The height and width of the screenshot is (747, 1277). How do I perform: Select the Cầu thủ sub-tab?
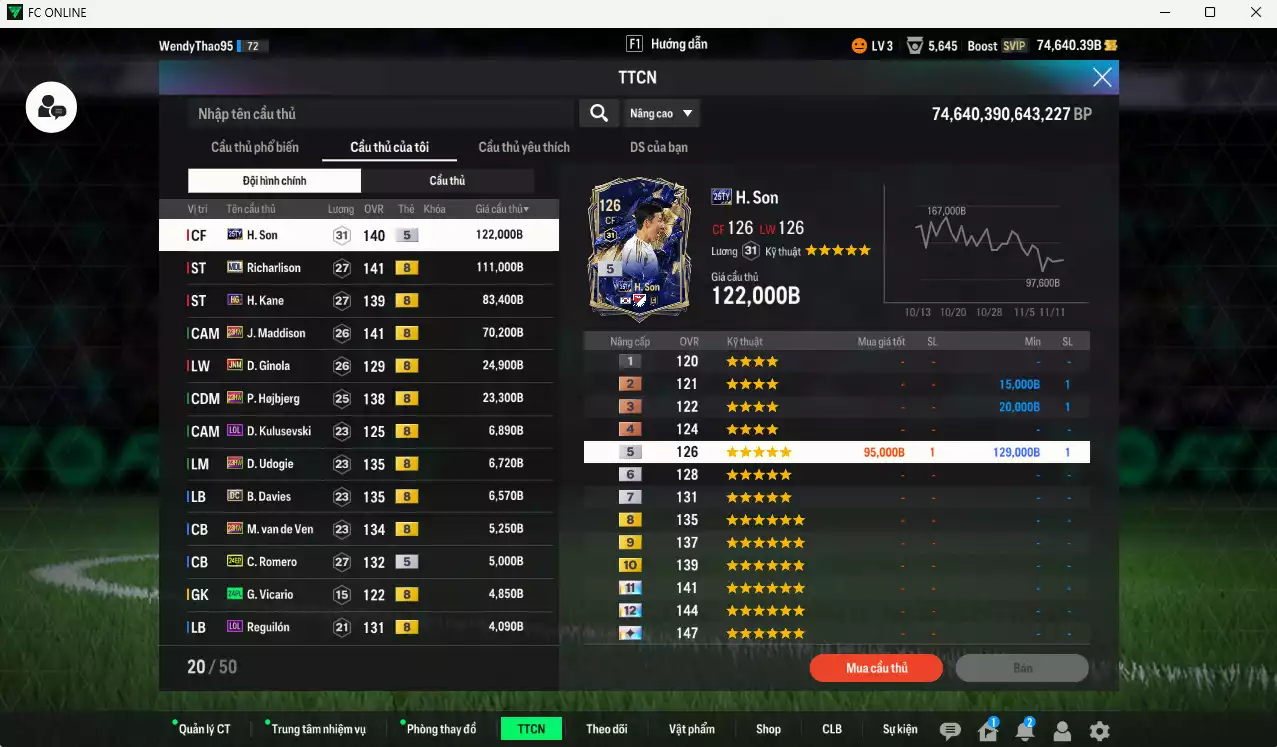click(447, 181)
